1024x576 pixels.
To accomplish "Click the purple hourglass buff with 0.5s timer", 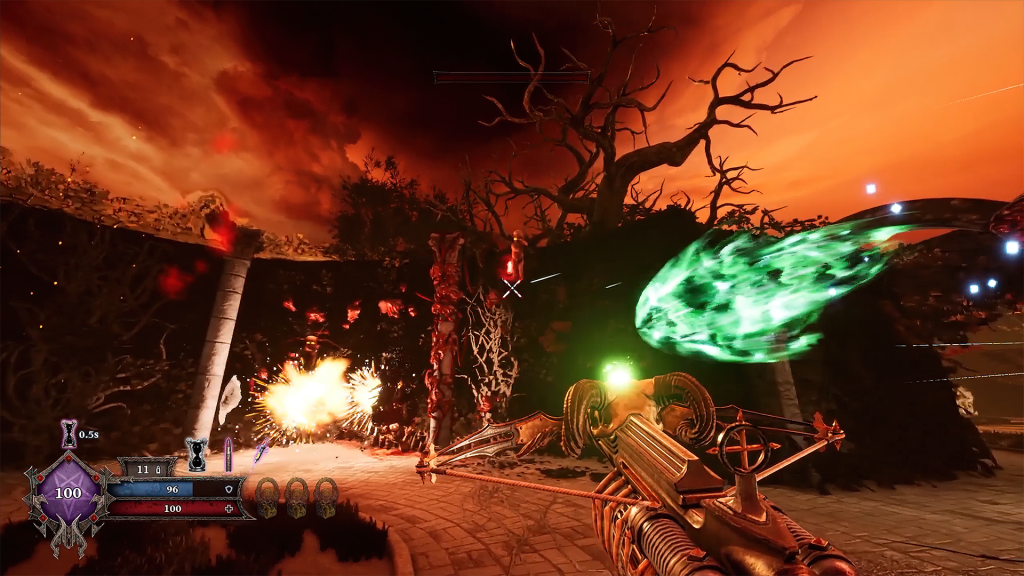I will [x=68, y=433].
